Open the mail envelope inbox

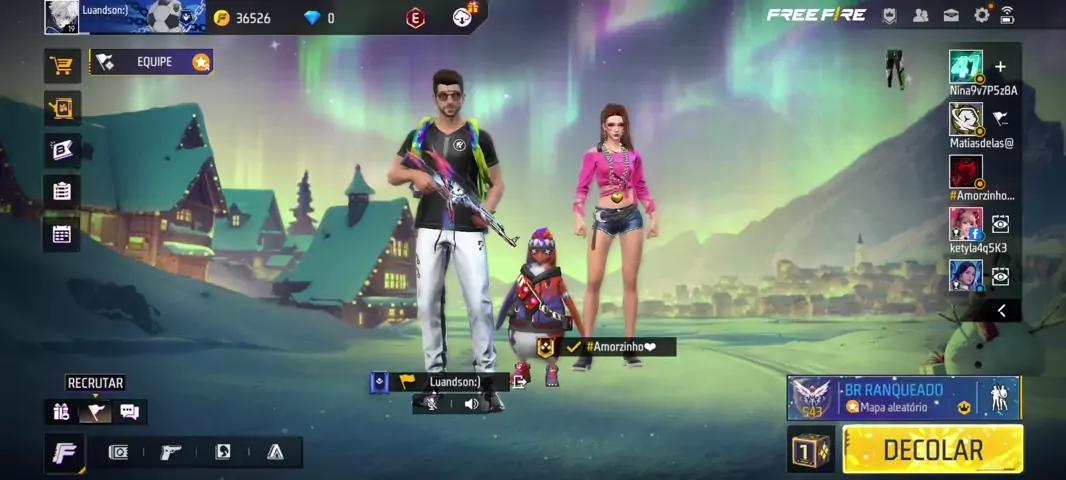pyautogui.click(x=951, y=15)
